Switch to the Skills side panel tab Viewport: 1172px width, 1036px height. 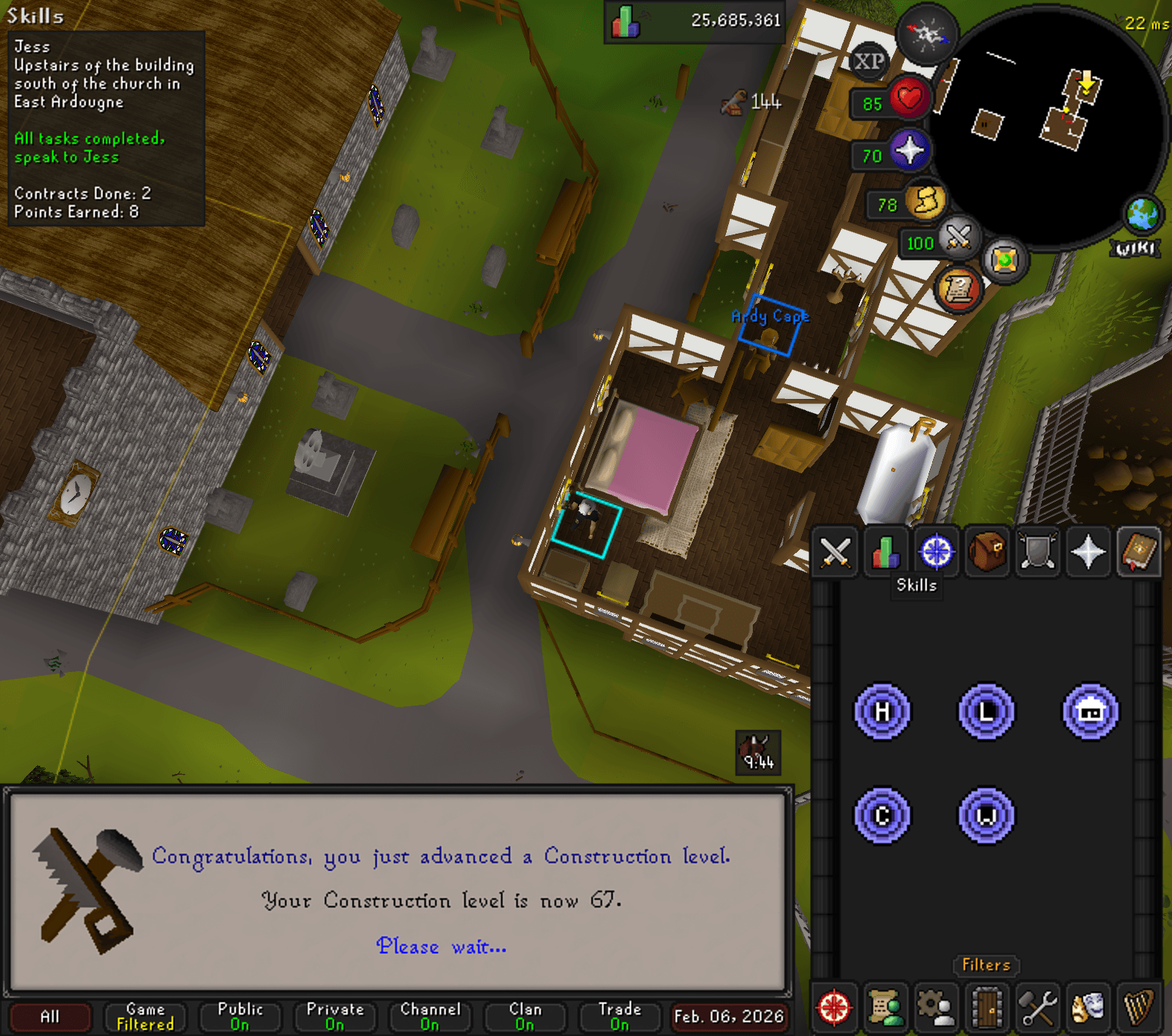(885, 552)
